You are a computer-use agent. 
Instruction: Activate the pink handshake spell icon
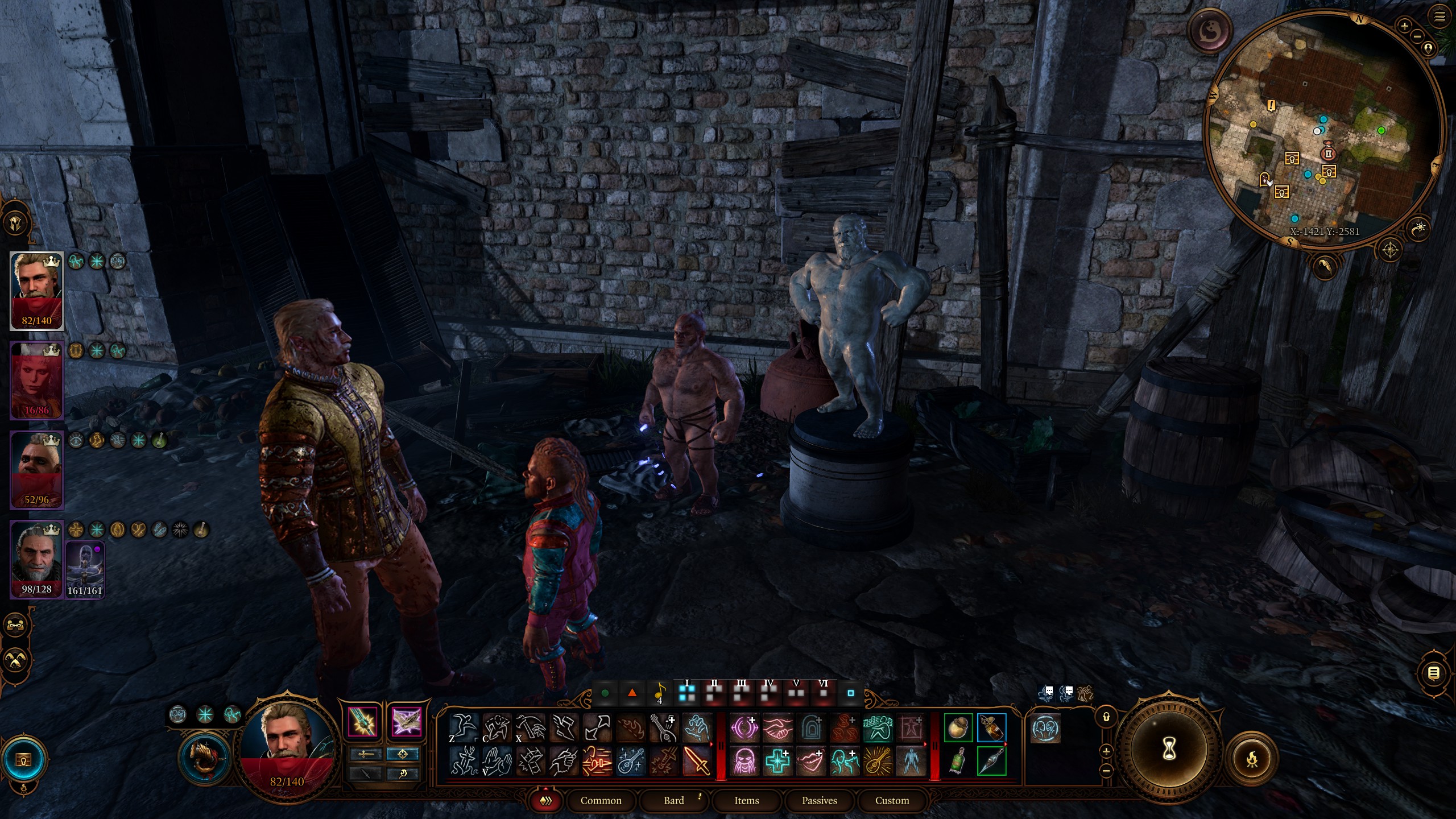777,728
